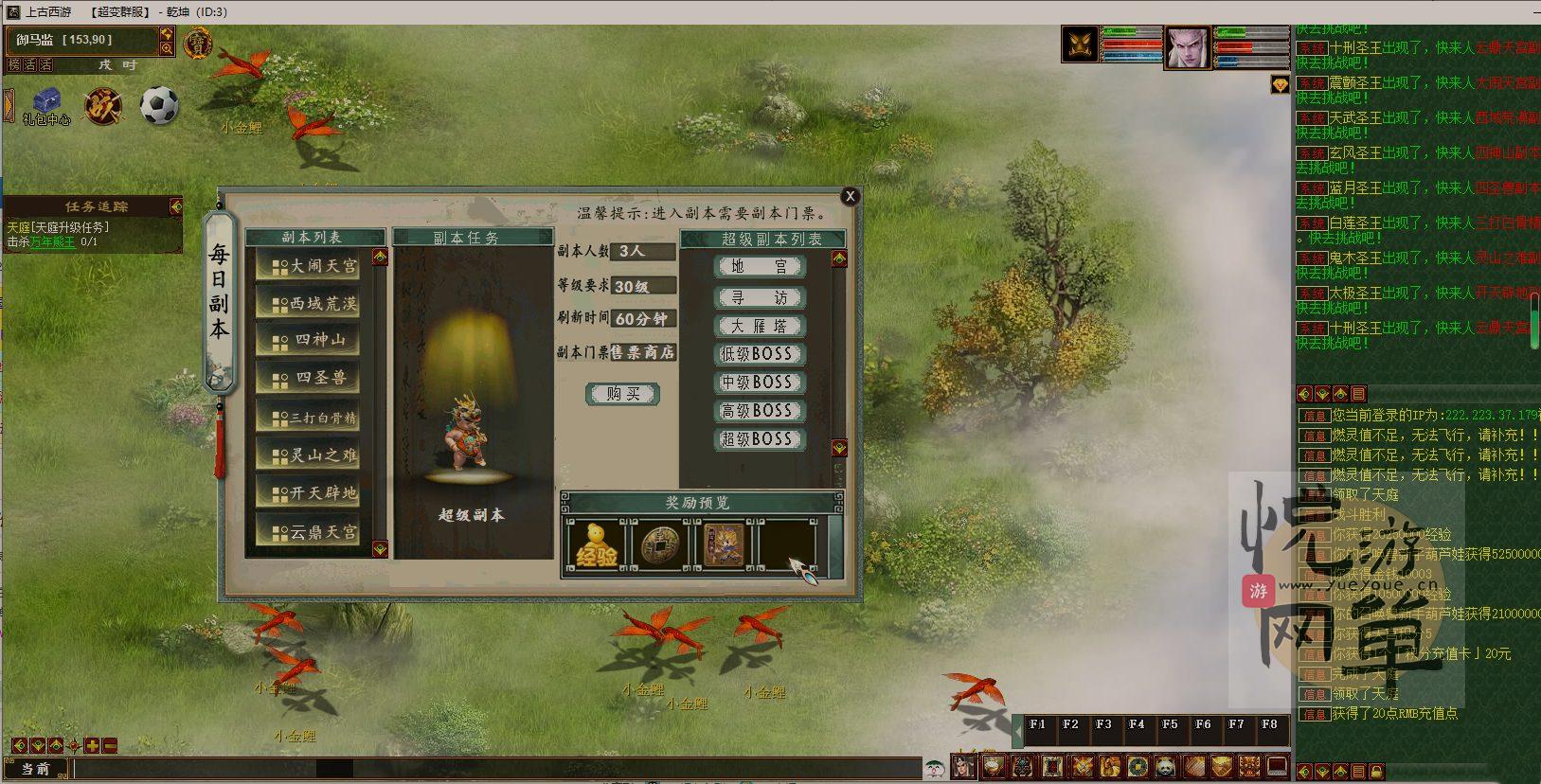Choose the 西域荒漠 dungeon entry
Viewport: 1541px width, 784px height.
pos(315,304)
